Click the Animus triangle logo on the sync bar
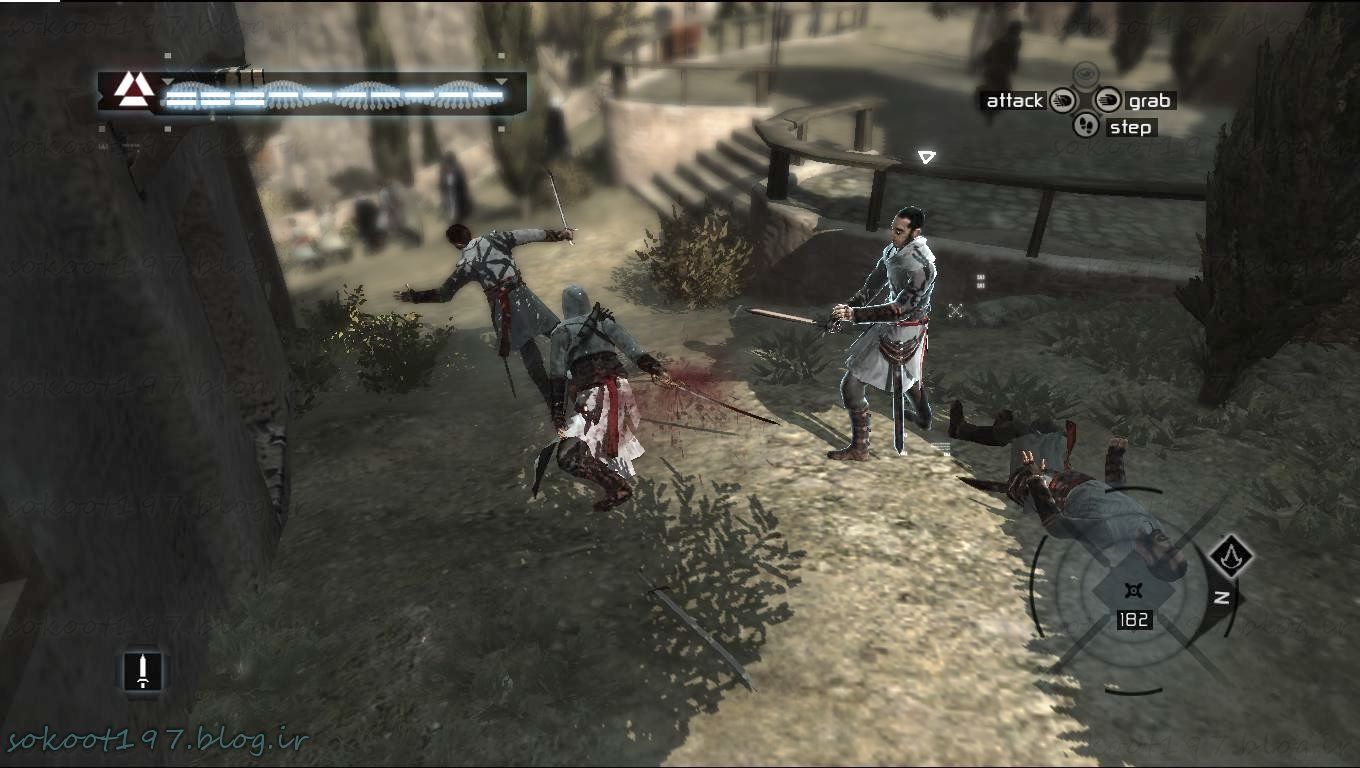Screen dimensions: 1360x768 click(133, 90)
